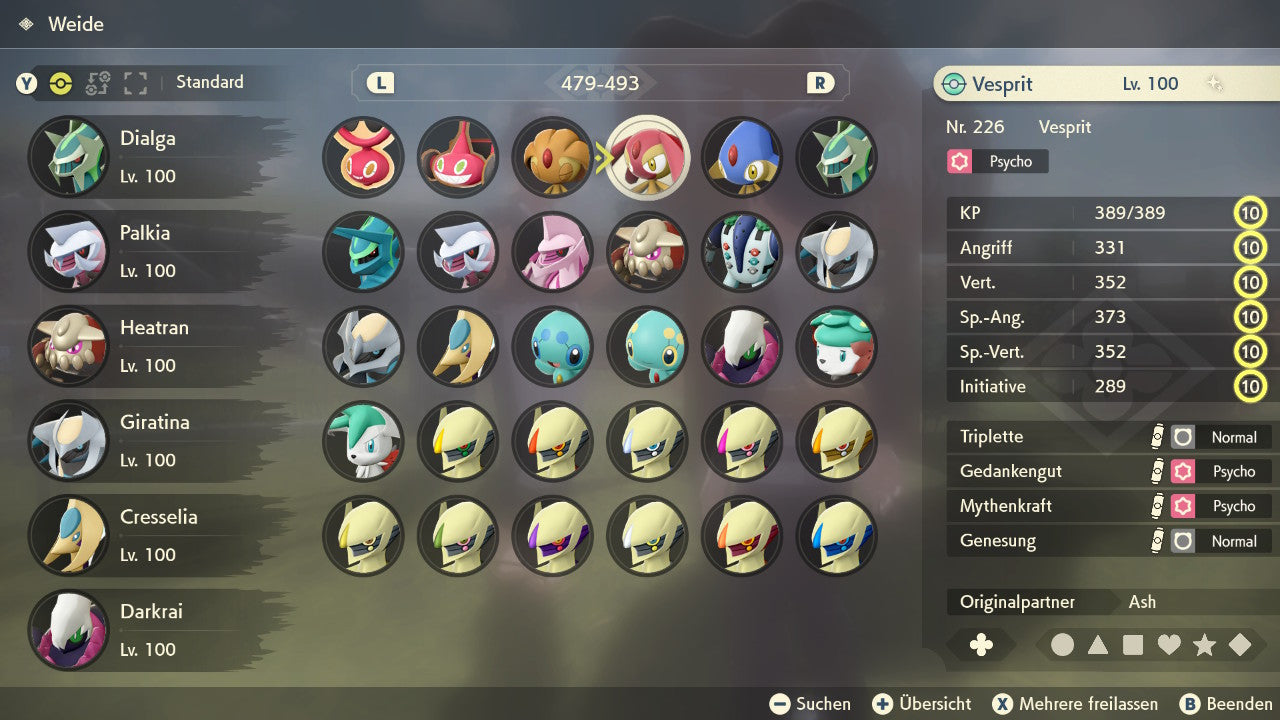Select the clover mark icon
Viewport: 1280px width, 720px height.
[982, 645]
